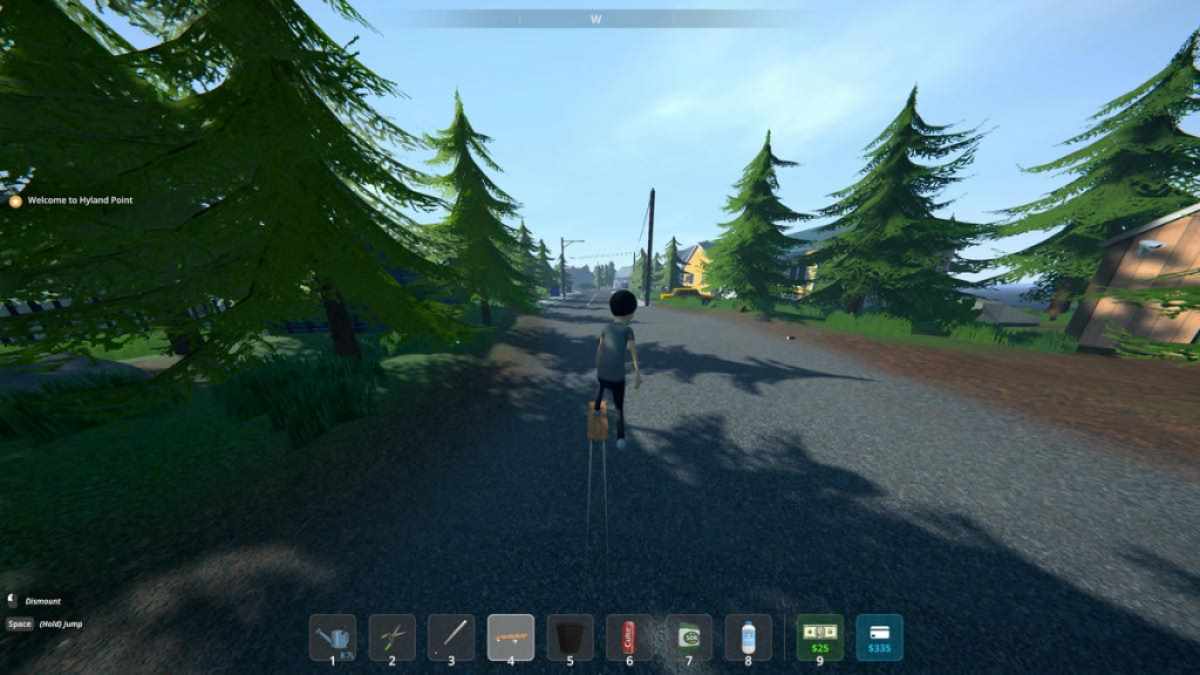
Task: Click the $335 bank card balance
Action: tap(879, 637)
